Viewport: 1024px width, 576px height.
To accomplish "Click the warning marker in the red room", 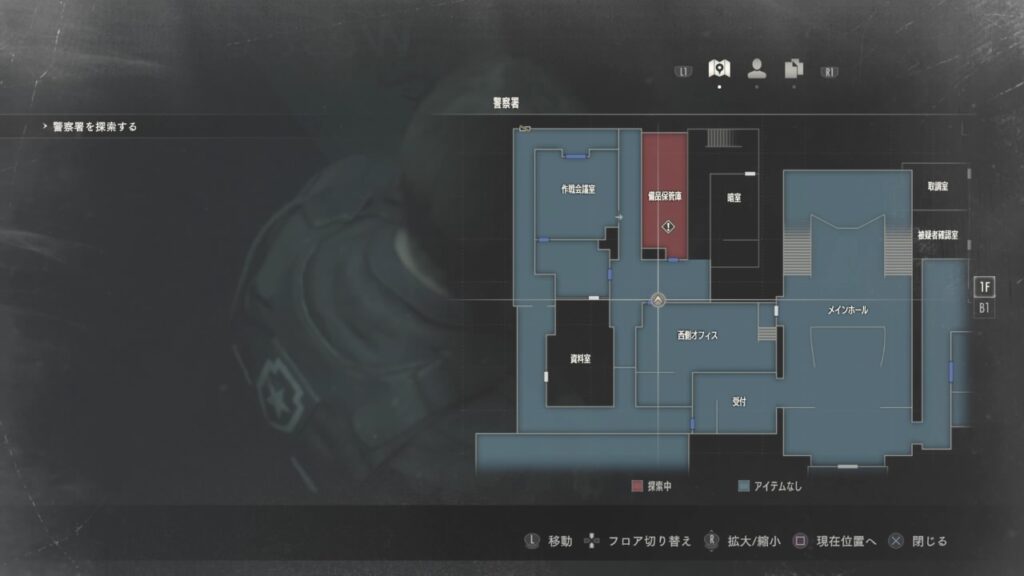I will (x=667, y=227).
